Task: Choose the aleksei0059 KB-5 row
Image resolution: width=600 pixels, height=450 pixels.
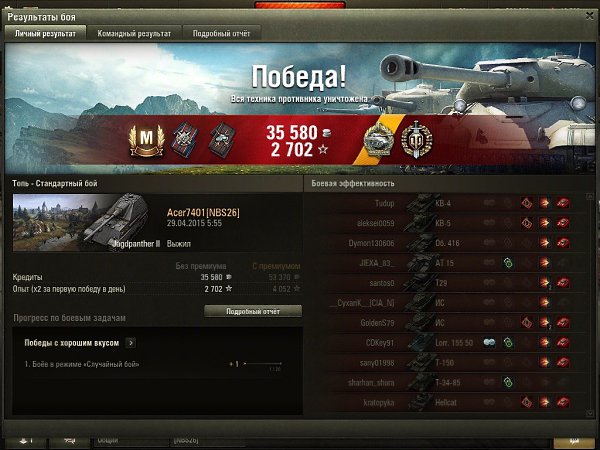Action: [x=448, y=222]
